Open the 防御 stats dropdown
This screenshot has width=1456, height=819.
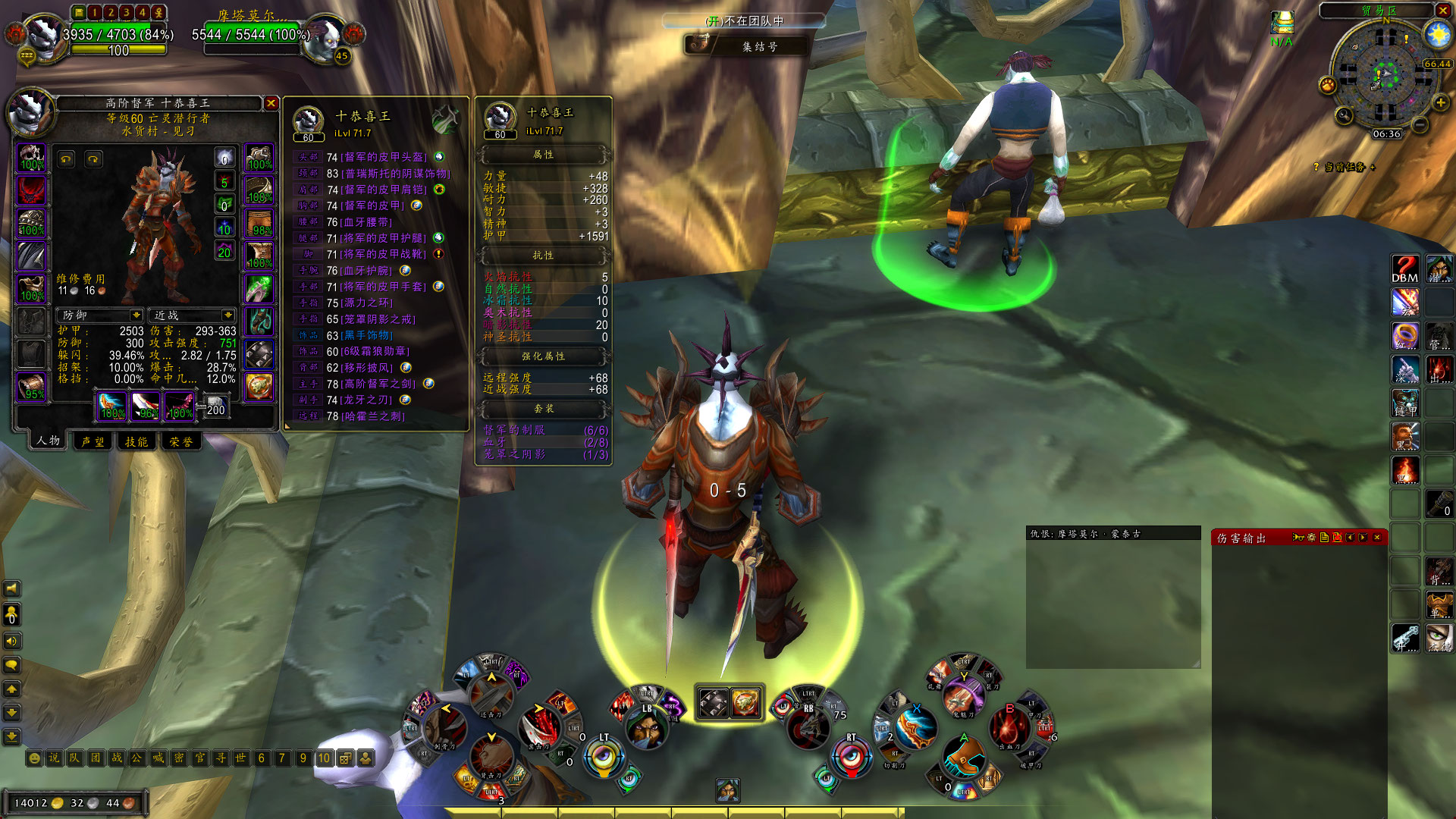tap(136, 315)
